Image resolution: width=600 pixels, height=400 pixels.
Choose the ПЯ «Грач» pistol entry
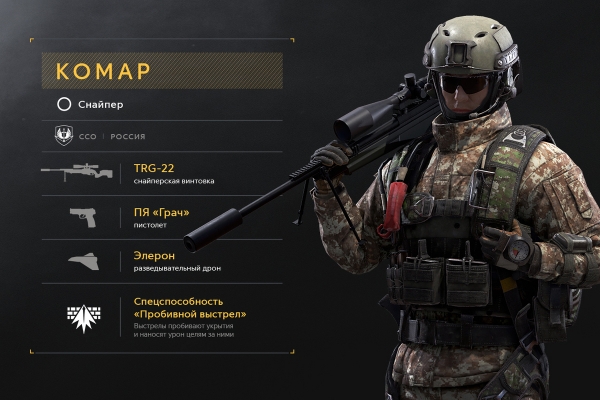tap(160, 217)
